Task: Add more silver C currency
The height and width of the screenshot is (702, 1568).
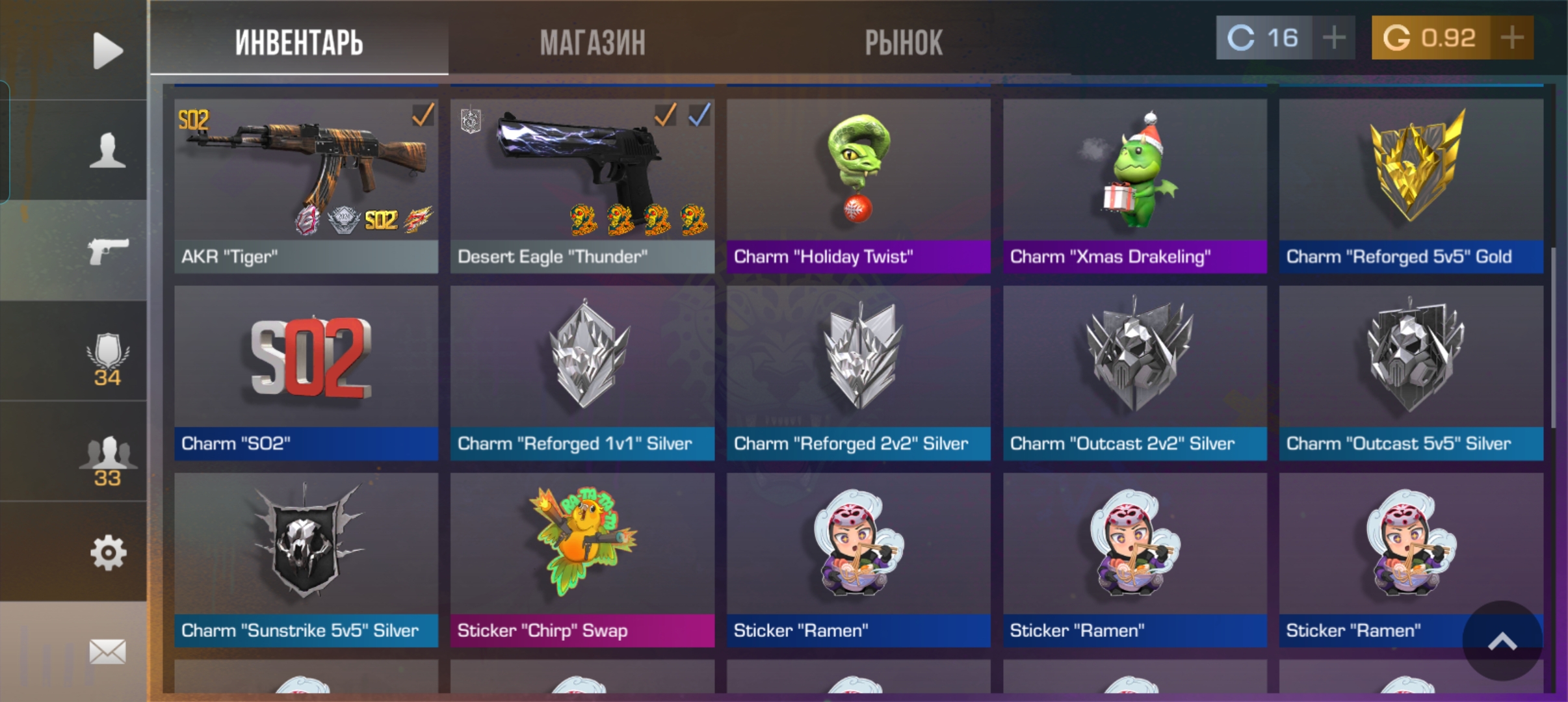Action: click(x=1333, y=38)
